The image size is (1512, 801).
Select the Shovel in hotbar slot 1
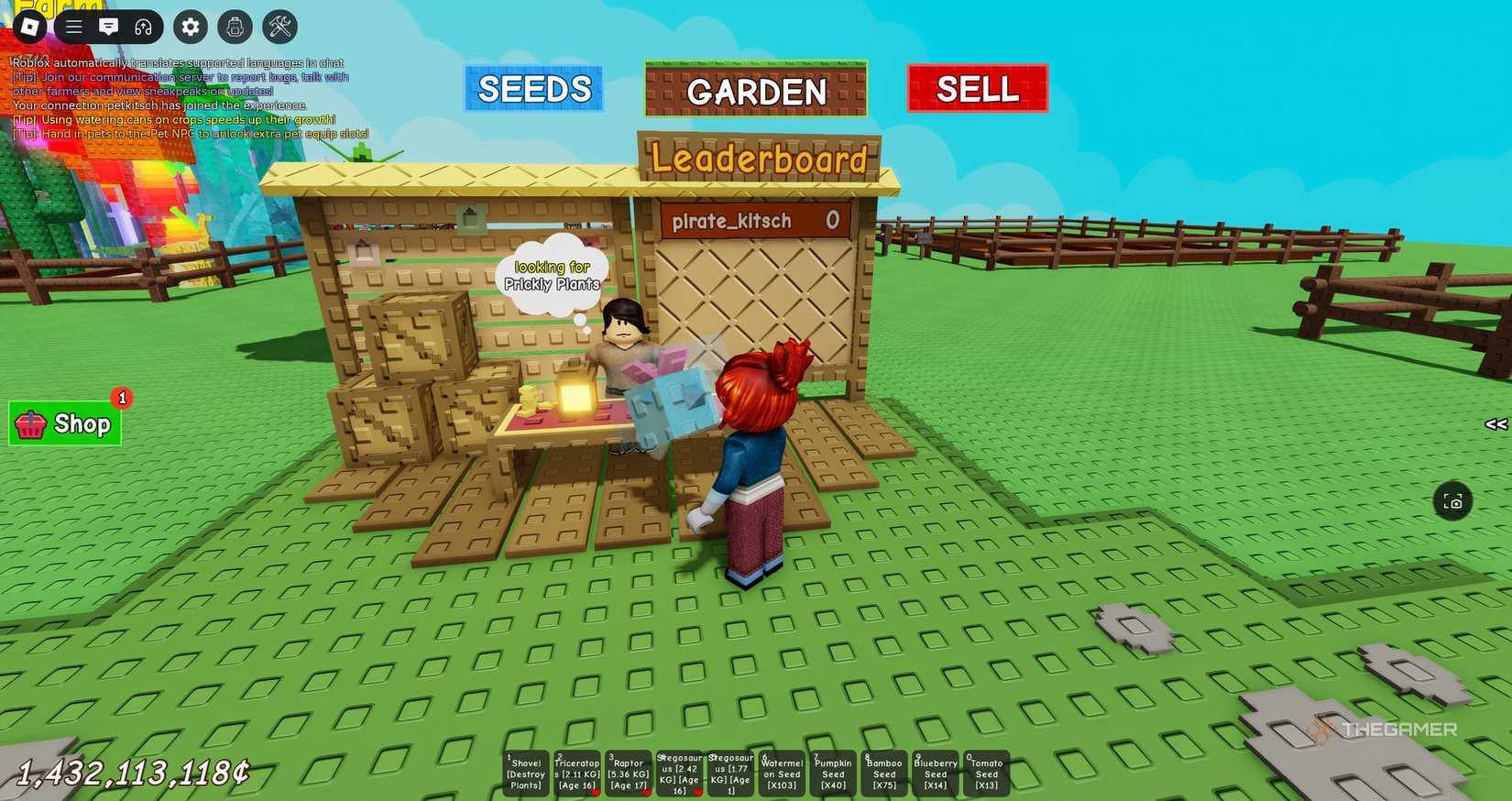(x=525, y=773)
